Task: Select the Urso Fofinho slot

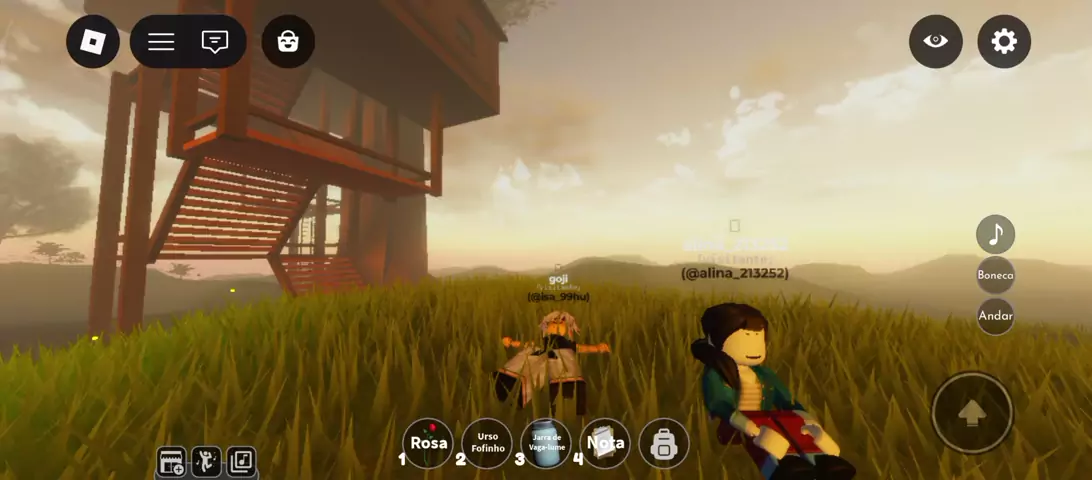Action: pyautogui.click(x=487, y=443)
